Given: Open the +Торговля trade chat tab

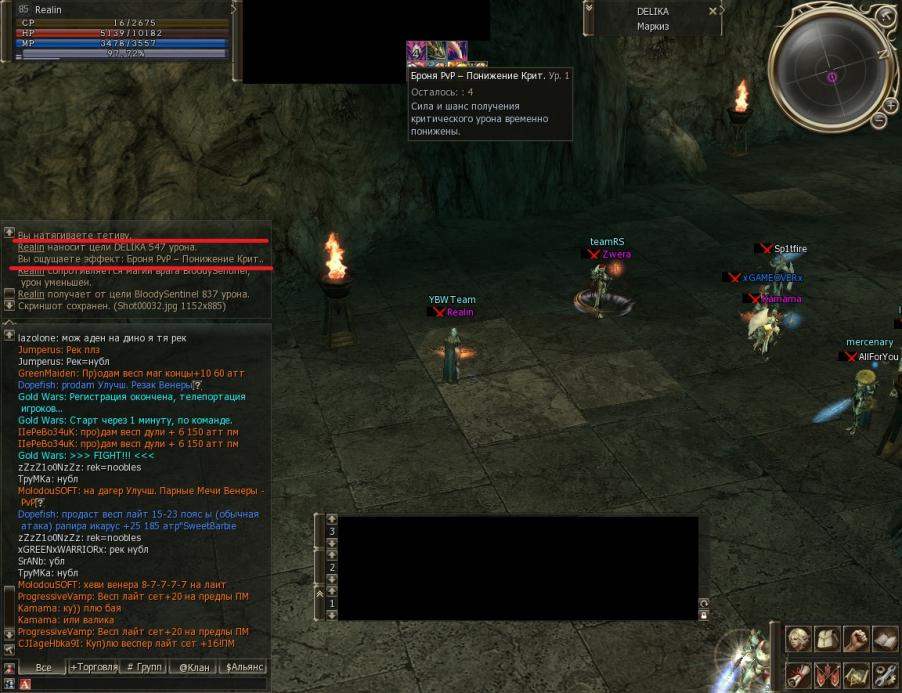Looking at the screenshot, I should point(94,667).
